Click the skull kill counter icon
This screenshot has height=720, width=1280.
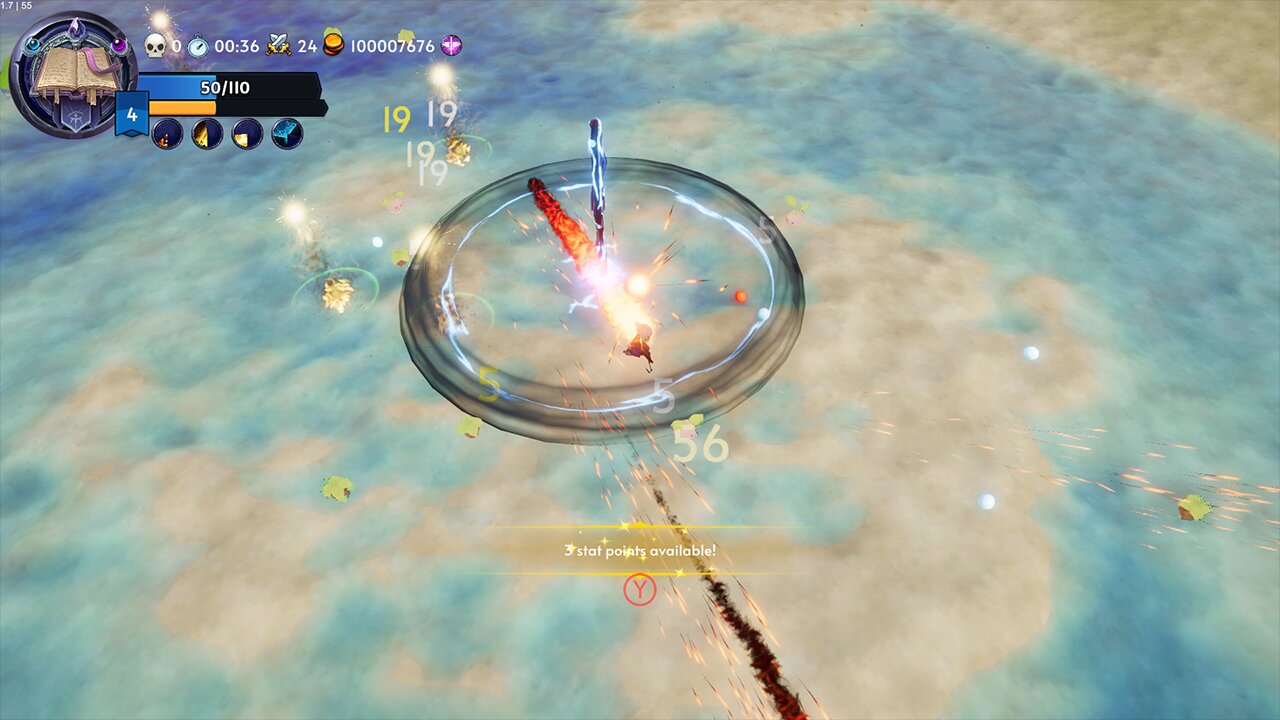[x=155, y=43]
